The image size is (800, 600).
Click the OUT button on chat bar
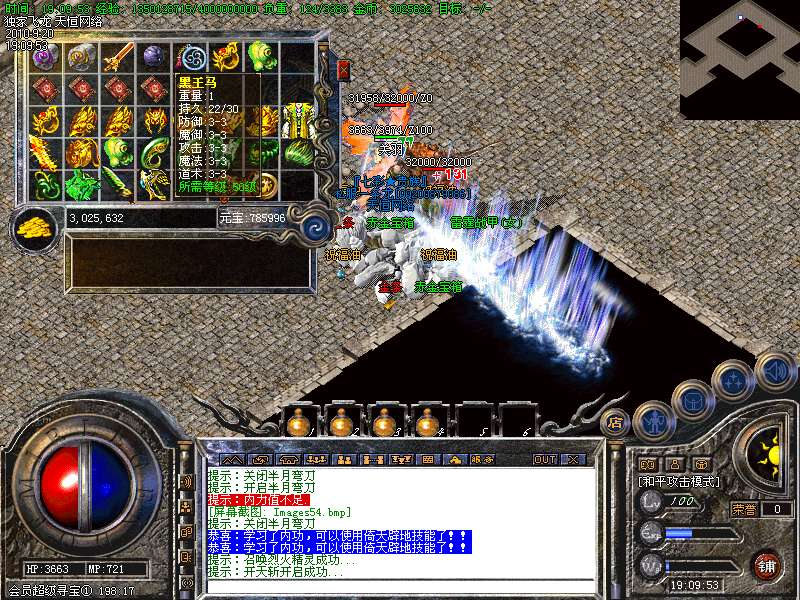click(544, 460)
